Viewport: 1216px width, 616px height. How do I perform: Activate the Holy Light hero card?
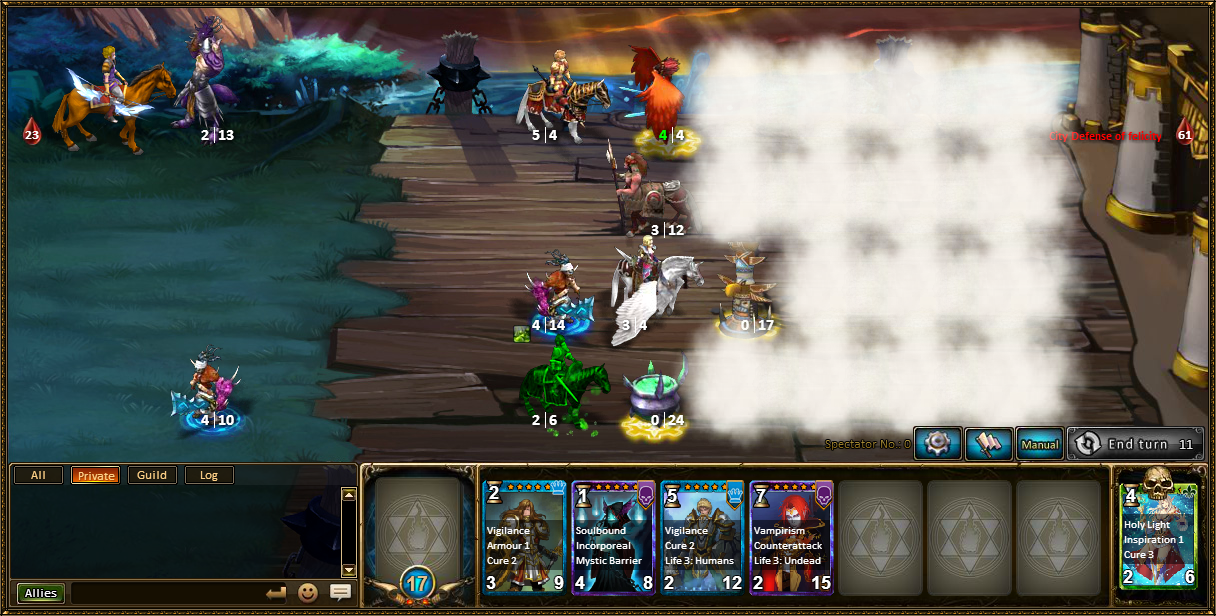point(1159,537)
